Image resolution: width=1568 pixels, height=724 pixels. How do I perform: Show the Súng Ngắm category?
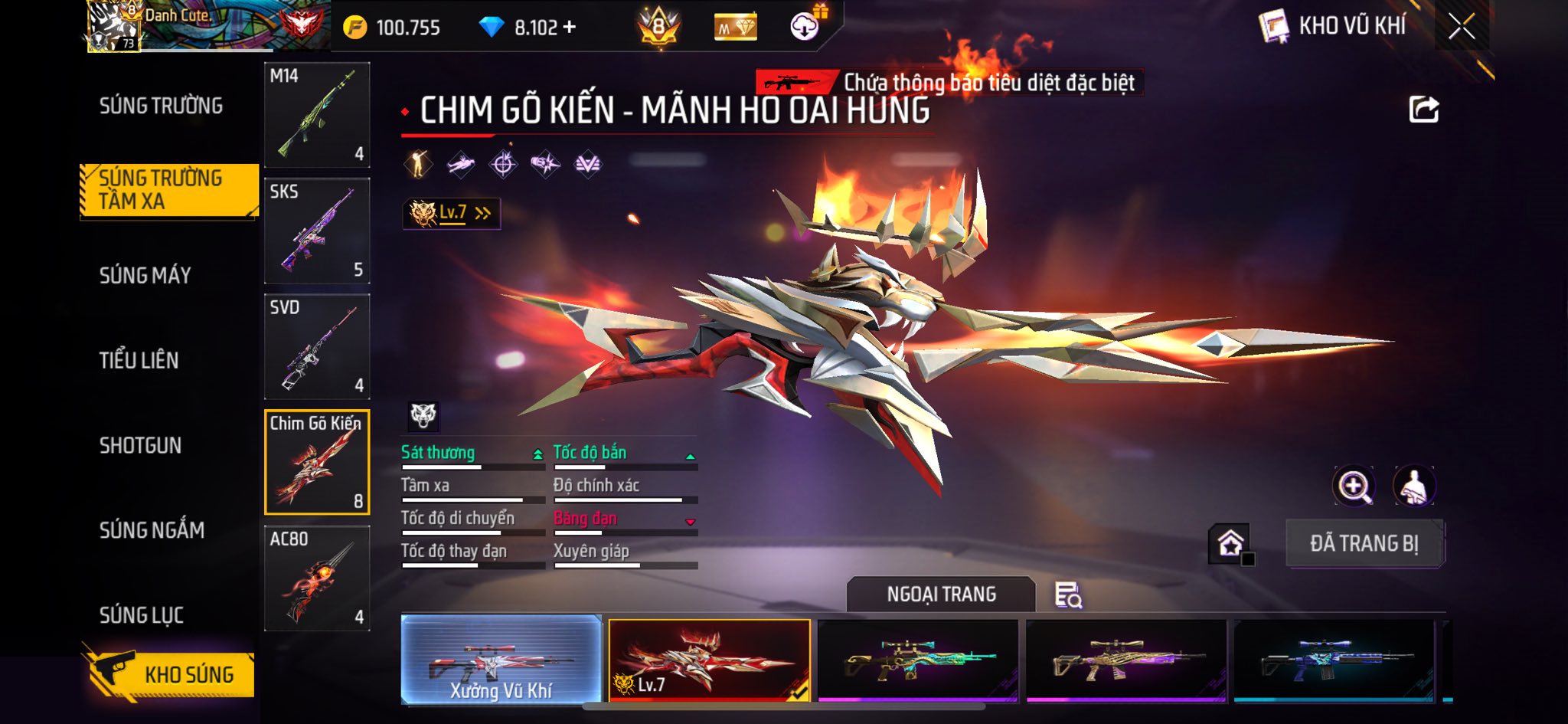(152, 530)
